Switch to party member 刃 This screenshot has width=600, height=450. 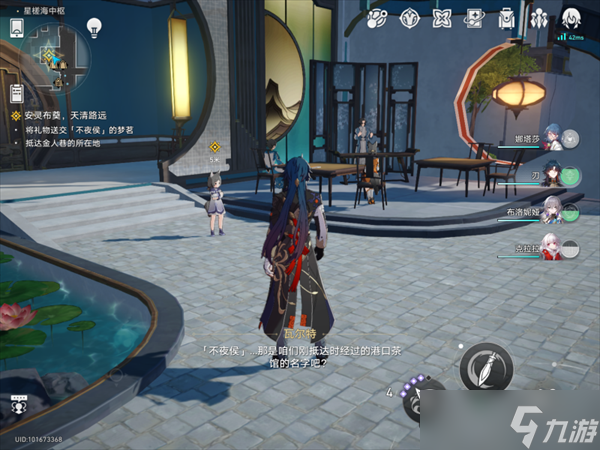tap(566, 176)
